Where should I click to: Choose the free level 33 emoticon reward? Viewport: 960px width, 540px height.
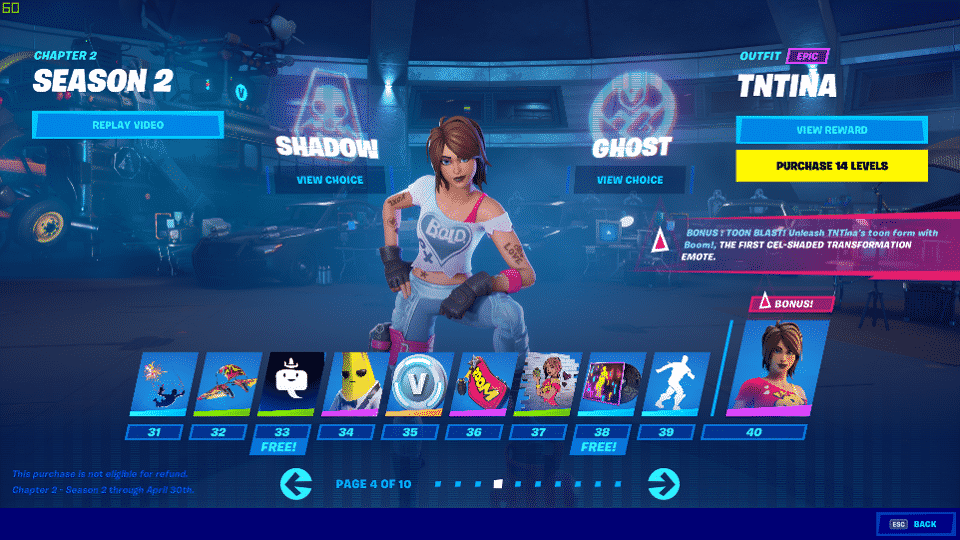tap(290, 383)
